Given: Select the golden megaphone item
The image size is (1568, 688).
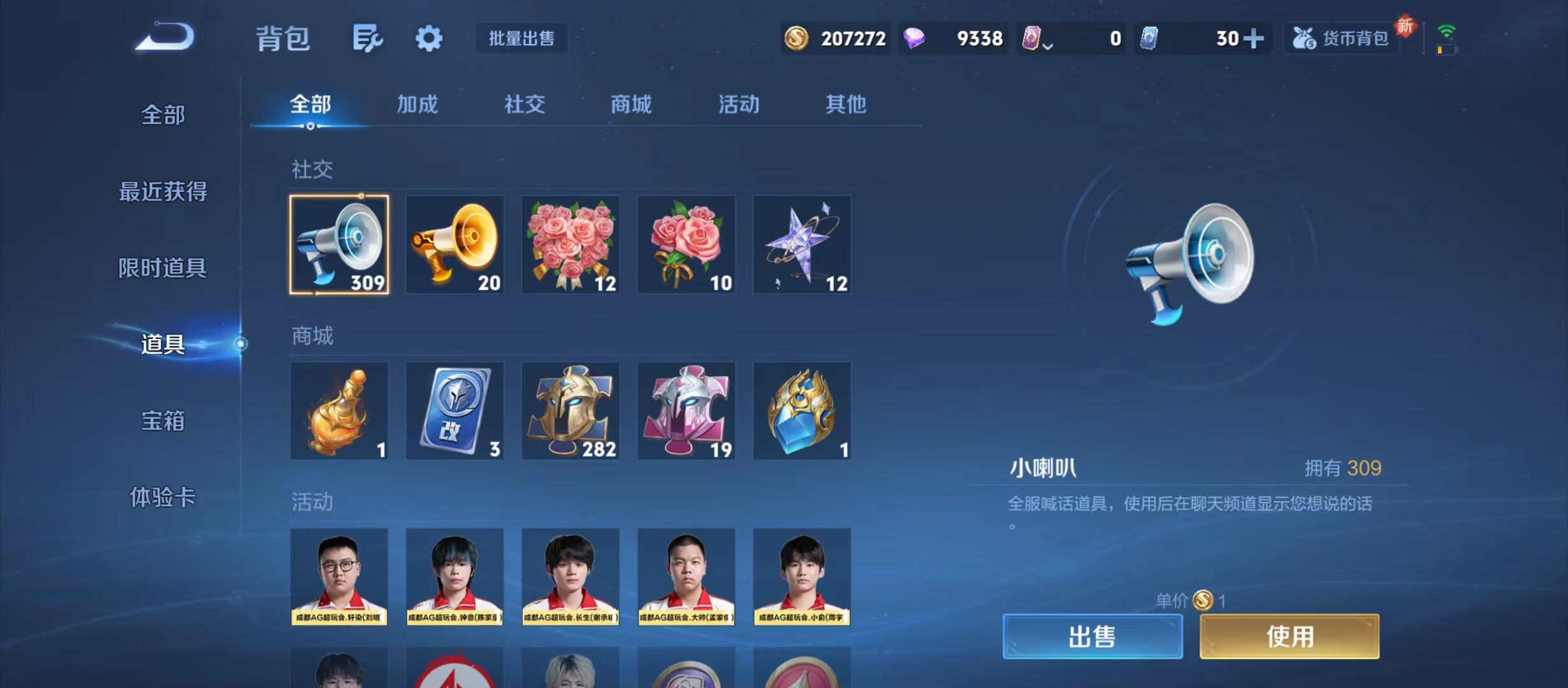Looking at the screenshot, I should tap(454, 245).
